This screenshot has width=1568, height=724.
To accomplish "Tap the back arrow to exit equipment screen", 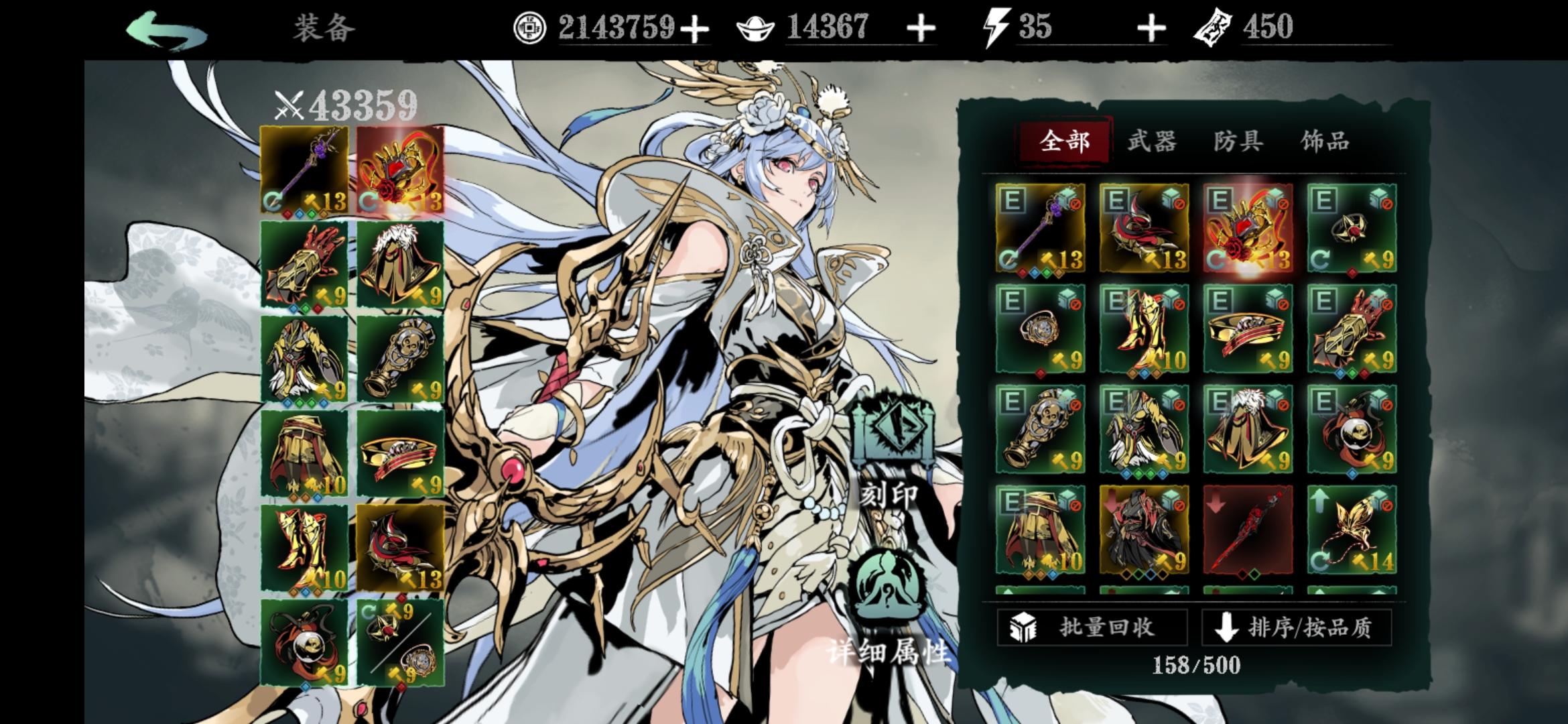I will point(168,27).
